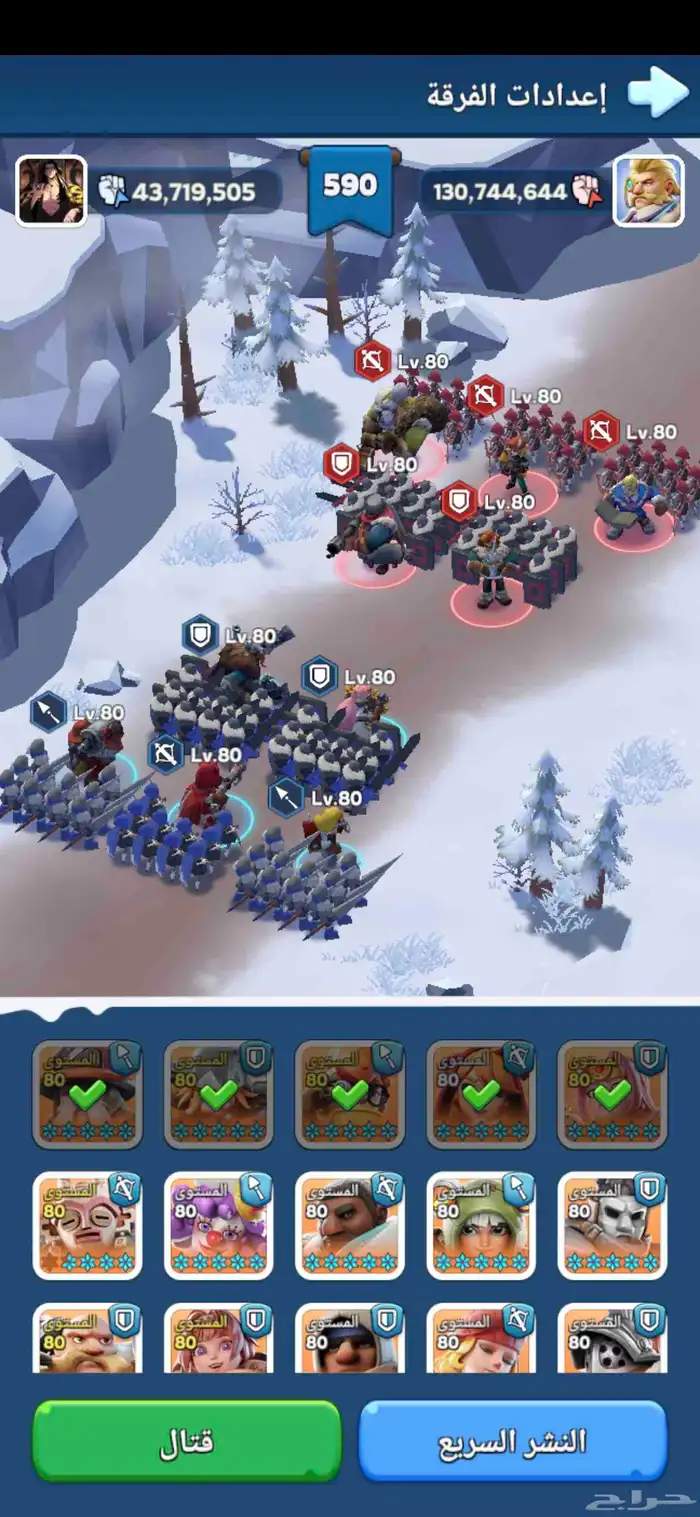Select the green-hooded hero card
The image size is (700, 1517).
coord(481,1226)
